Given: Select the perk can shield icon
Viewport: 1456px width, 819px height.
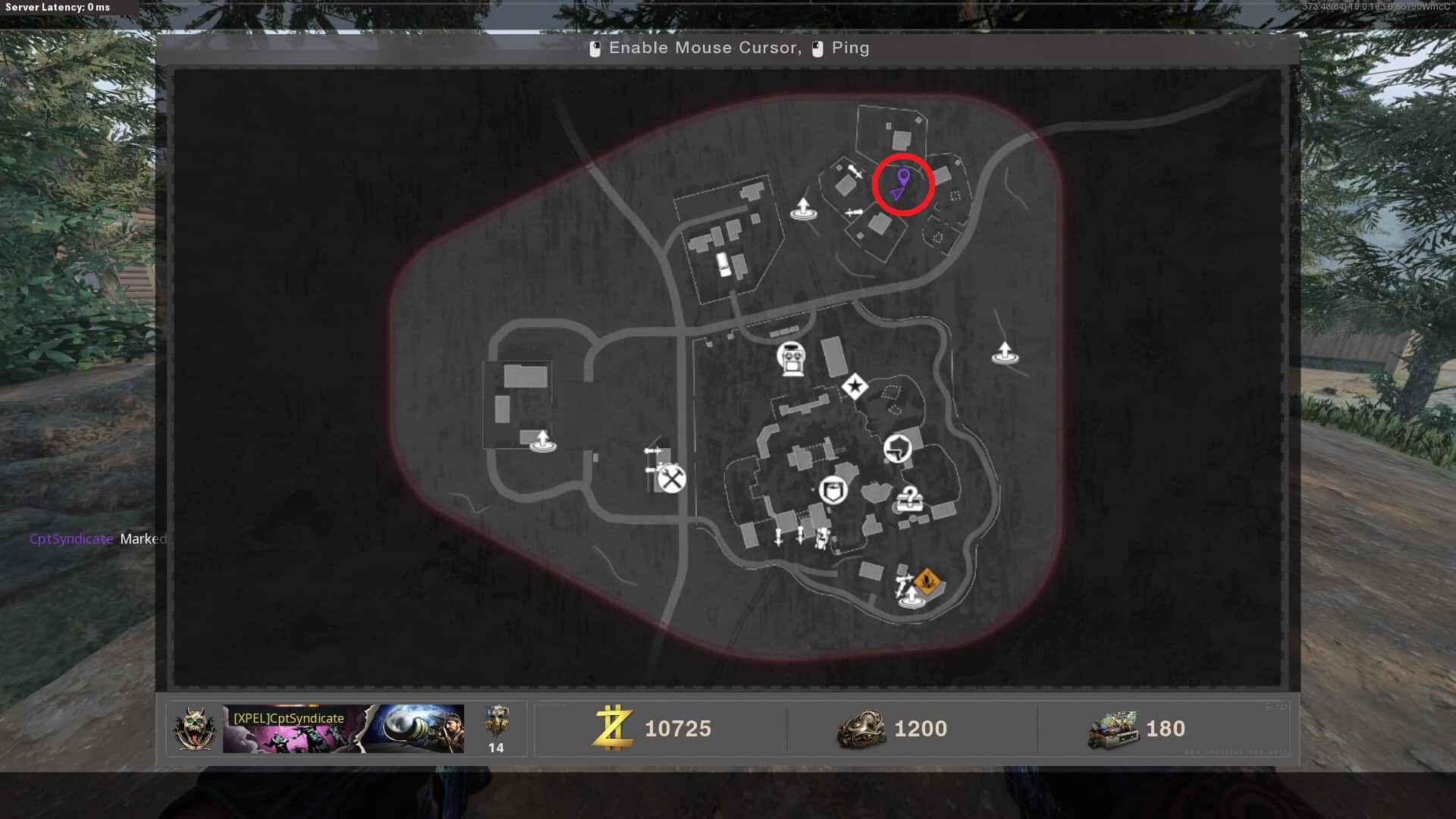Looking at the screenshot, I should 832,490.
